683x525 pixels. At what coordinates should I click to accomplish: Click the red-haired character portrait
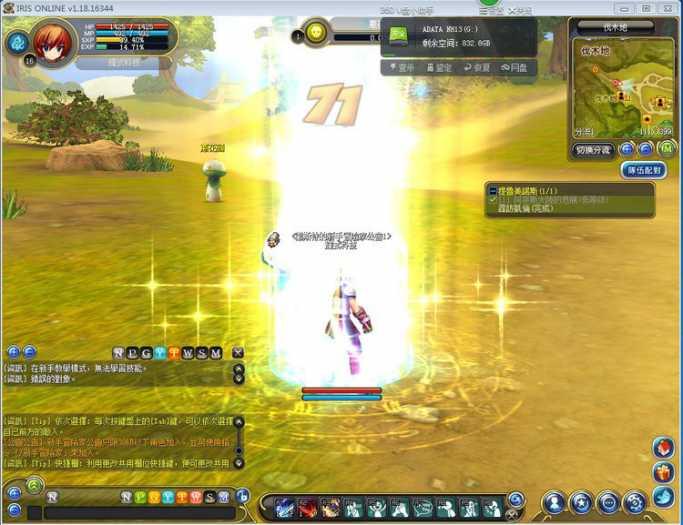[x=51, y=42]
